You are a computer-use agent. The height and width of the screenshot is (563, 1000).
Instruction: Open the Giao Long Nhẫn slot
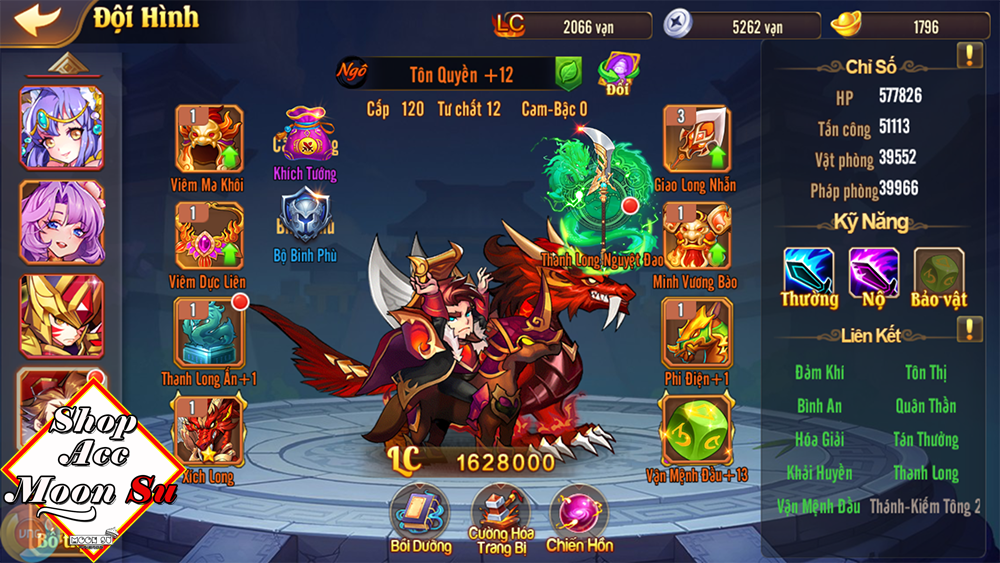pyautogui.click(x=696, y=139)
